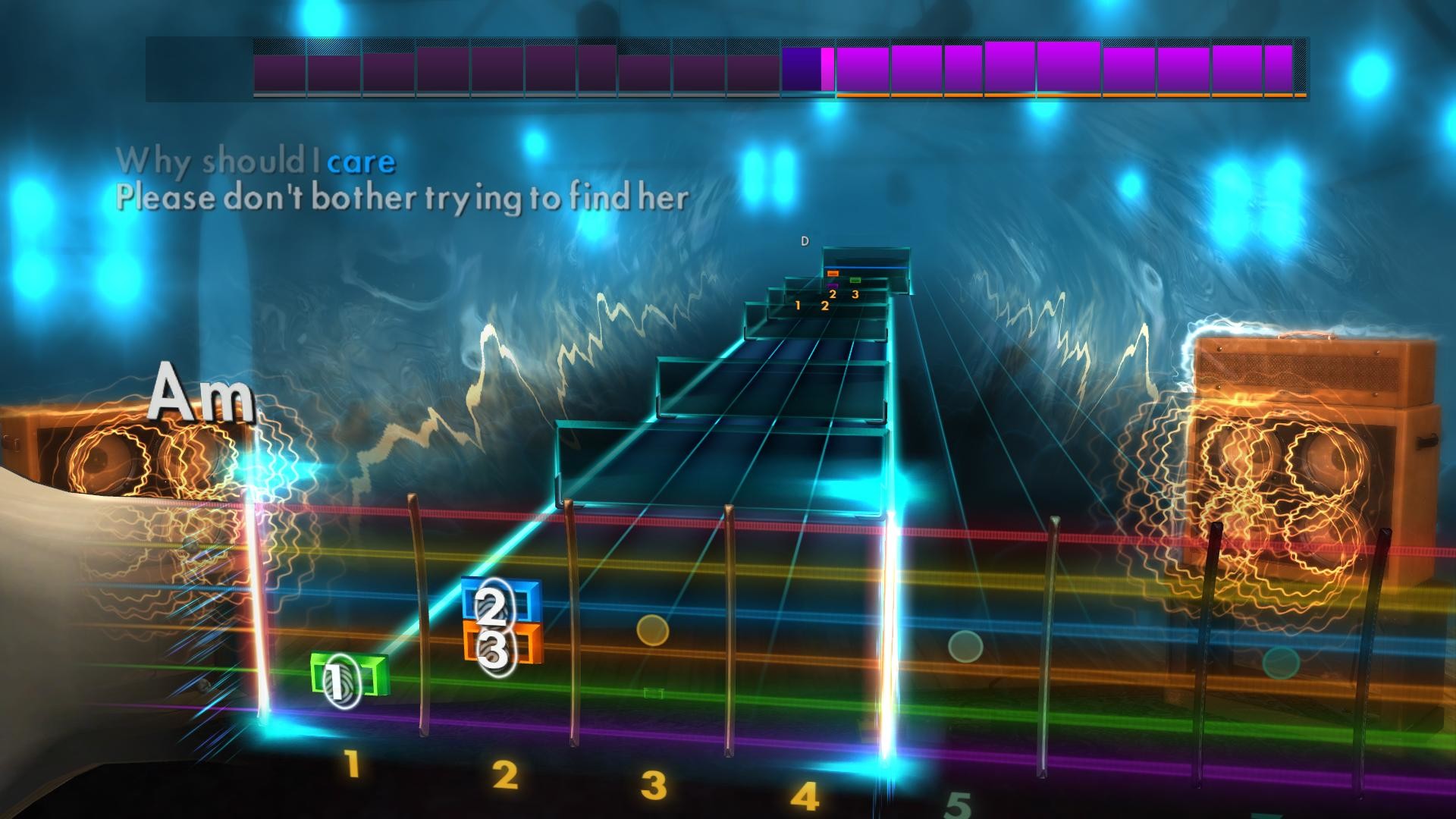Click the purple mini note on the D chord

pyautogui.click(x=832, y=286)
